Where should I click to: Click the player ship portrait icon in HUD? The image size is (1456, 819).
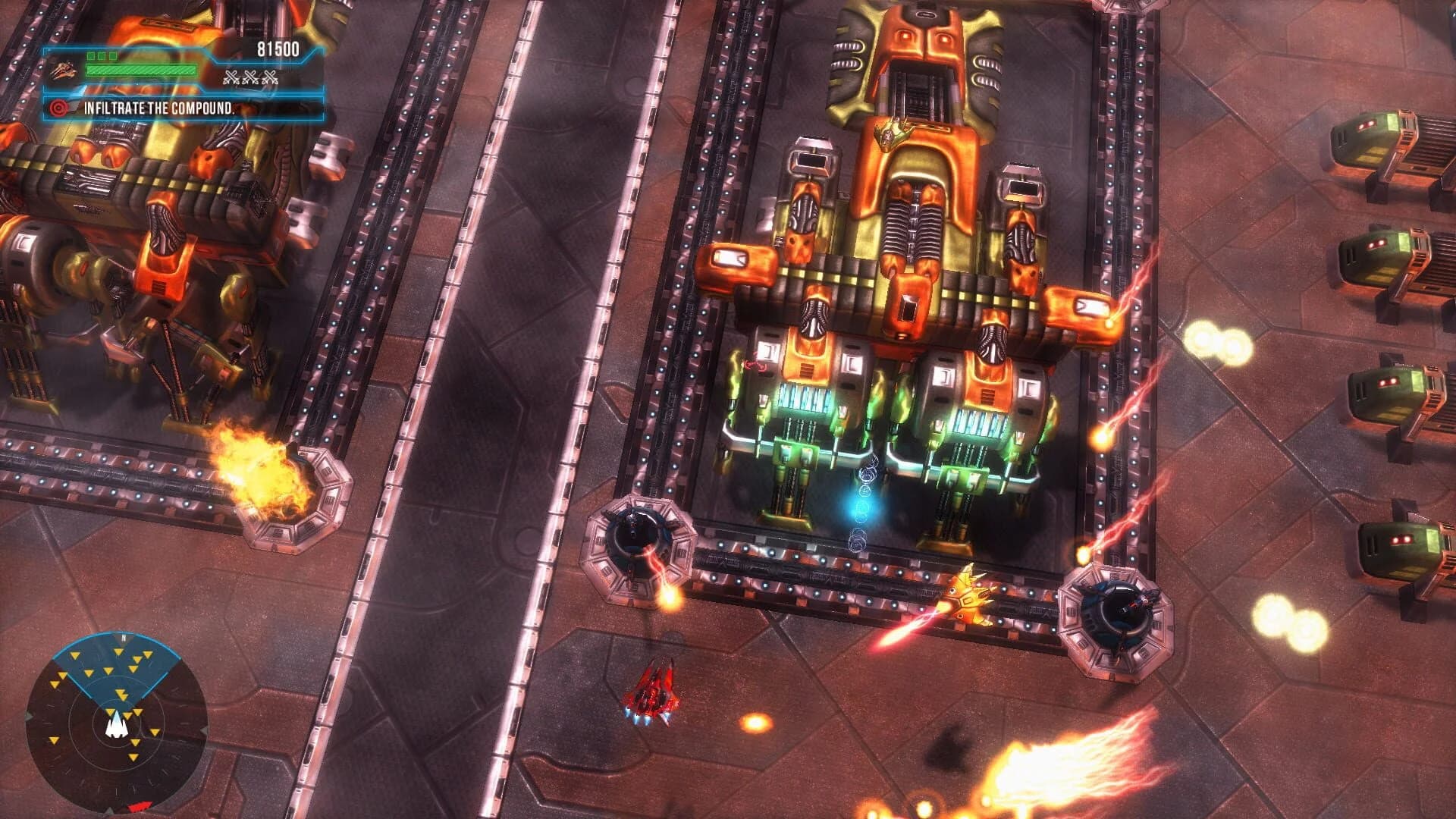click(x=64, y=70)
